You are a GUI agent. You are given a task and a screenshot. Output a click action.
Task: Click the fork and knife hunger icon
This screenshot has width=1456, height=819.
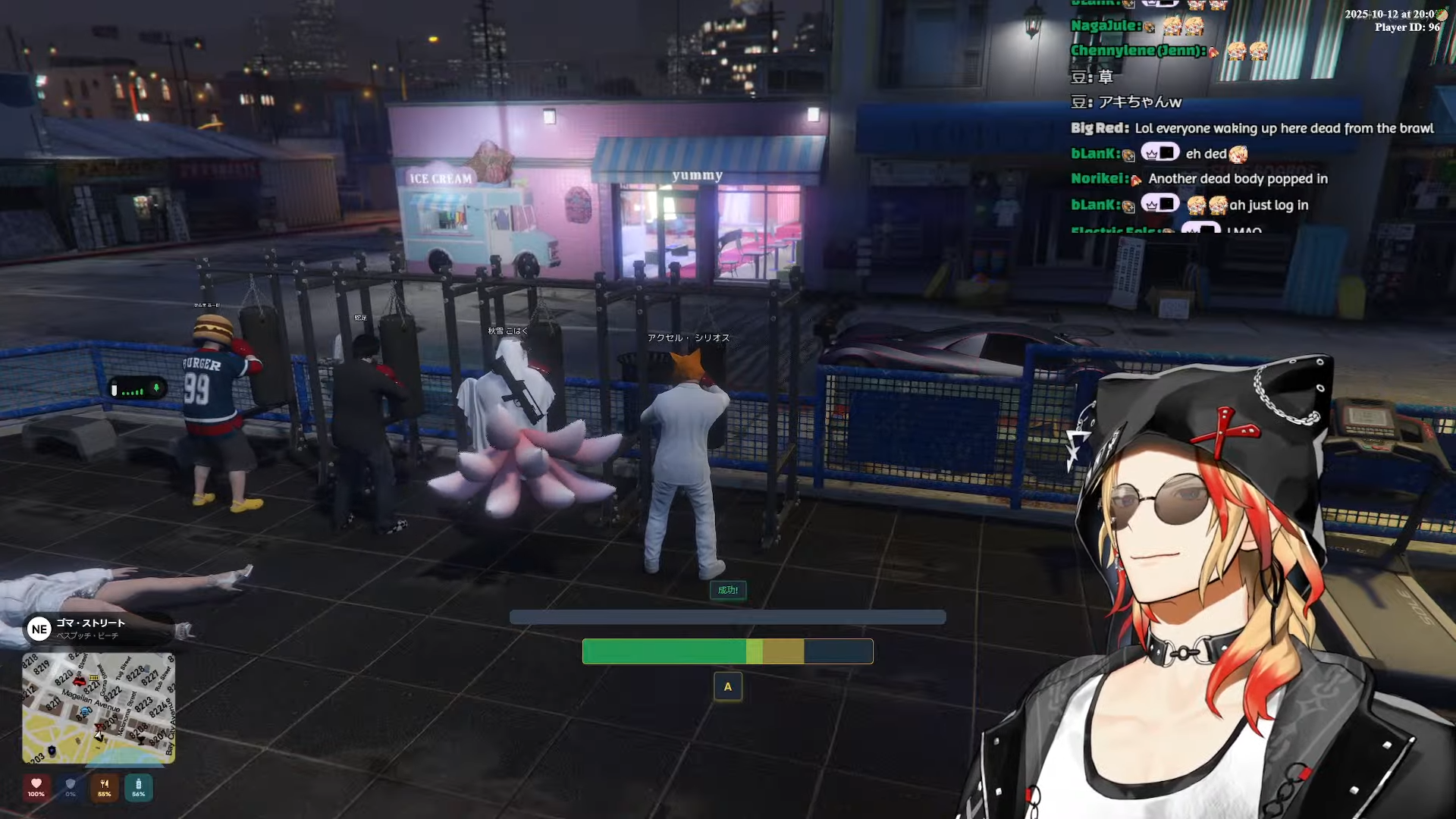[x=105, y=786]
